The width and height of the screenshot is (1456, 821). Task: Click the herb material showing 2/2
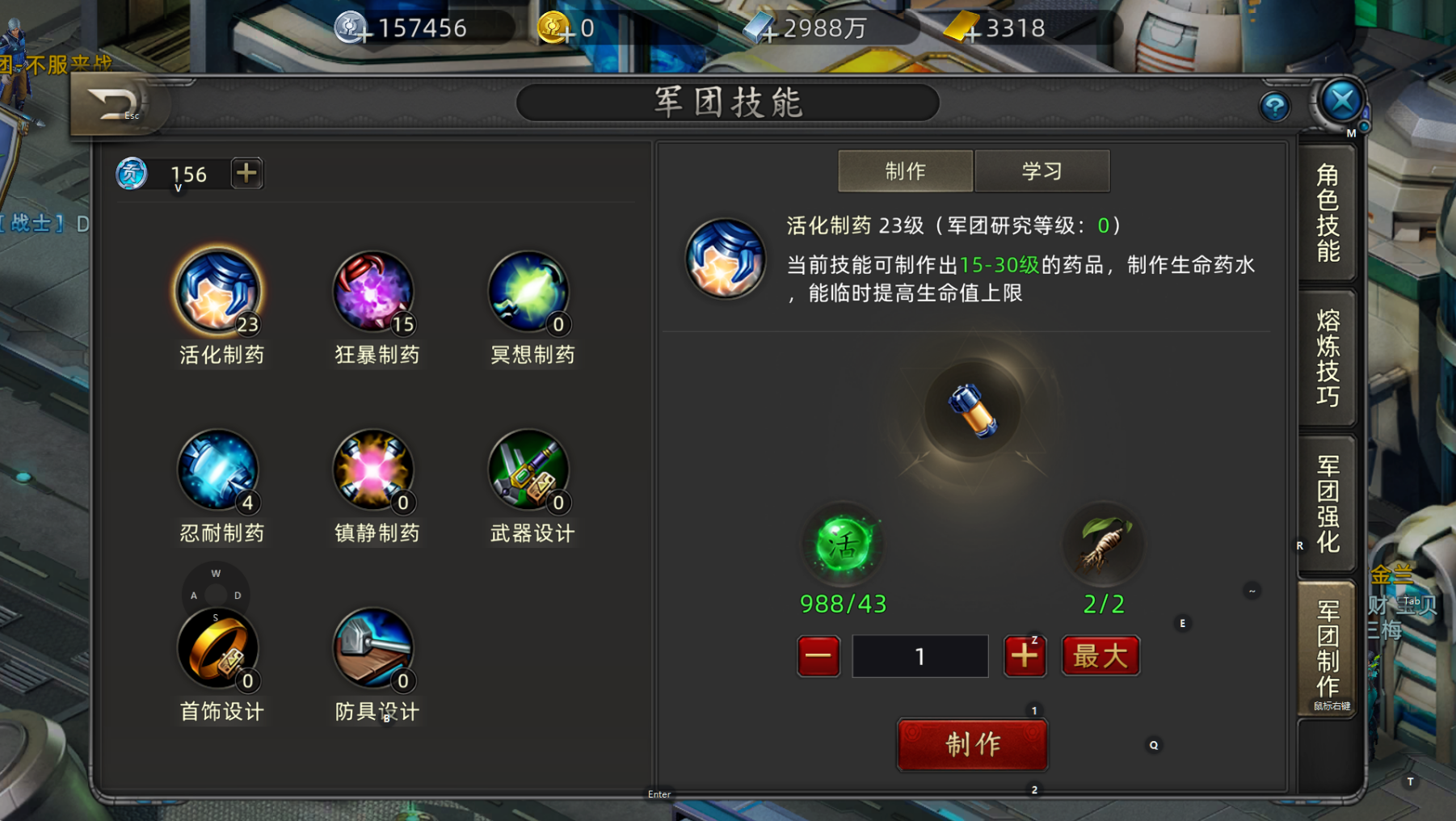(1104, 545)
